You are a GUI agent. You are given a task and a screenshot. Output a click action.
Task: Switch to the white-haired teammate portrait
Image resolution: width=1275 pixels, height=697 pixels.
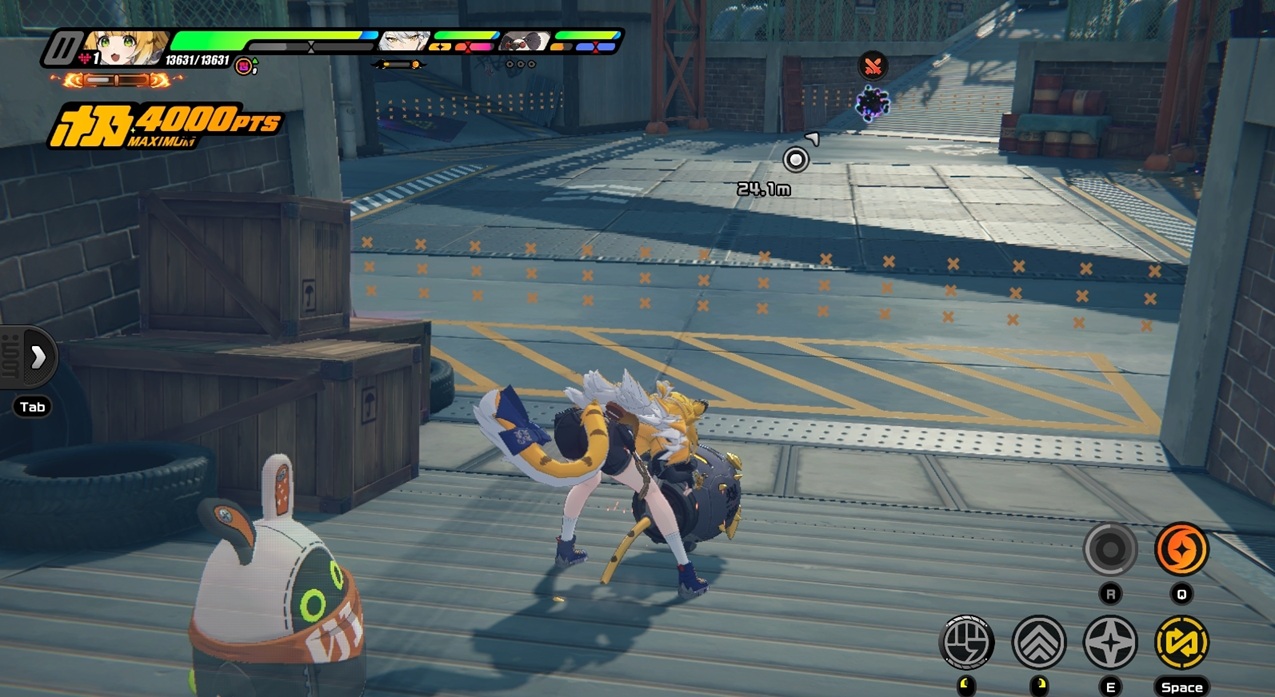pos(404,42)
